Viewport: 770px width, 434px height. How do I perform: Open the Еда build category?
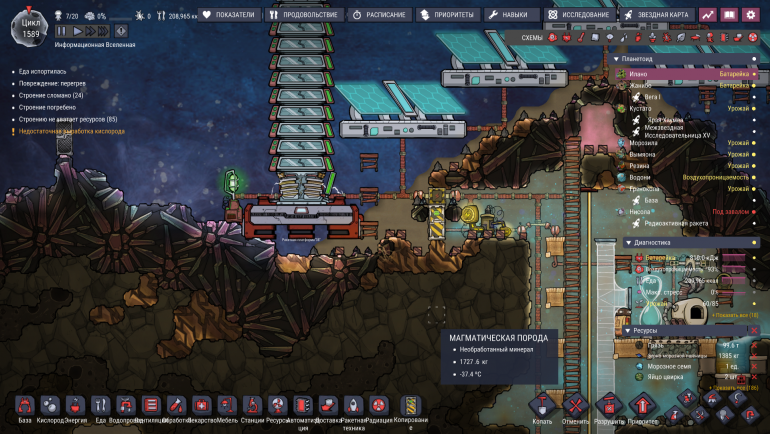pyautogui.click(x=100, y=408)
